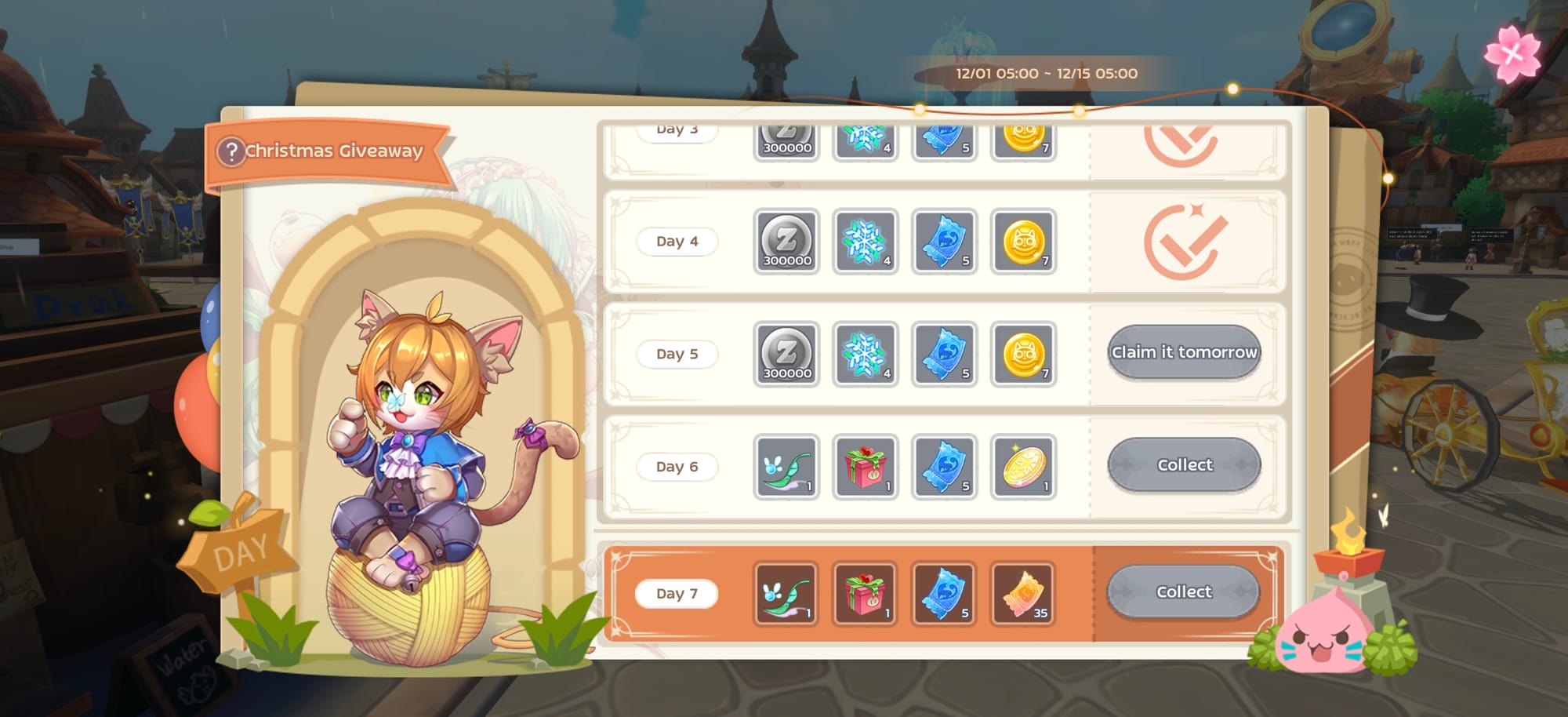Viewport: 1568px width, 717px height.
Task: Inspect the Day 5 gold cat coin
Action: point(1023,355)
